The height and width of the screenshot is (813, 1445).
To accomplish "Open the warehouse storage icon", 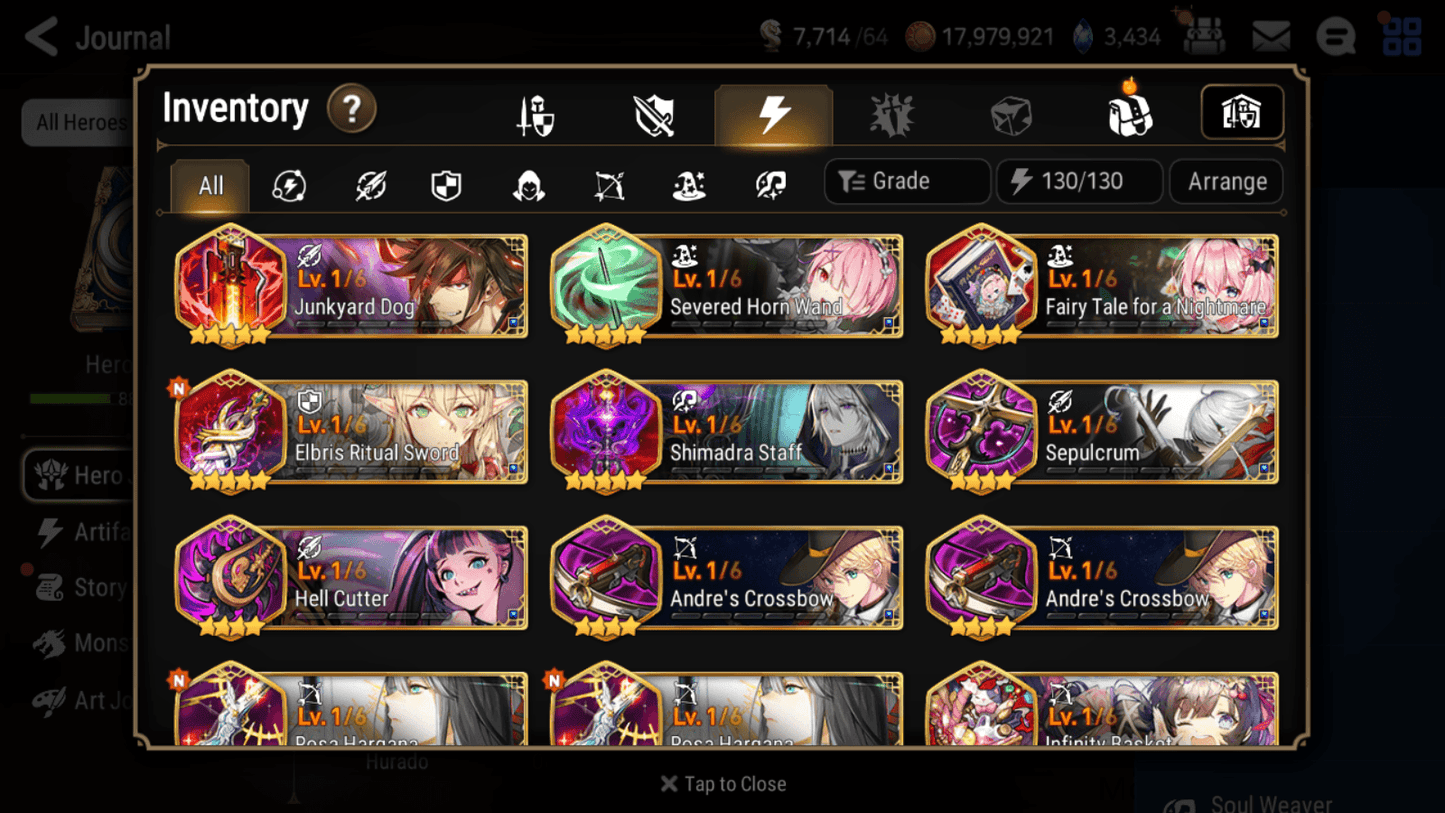I will [x=1242, y=112].
